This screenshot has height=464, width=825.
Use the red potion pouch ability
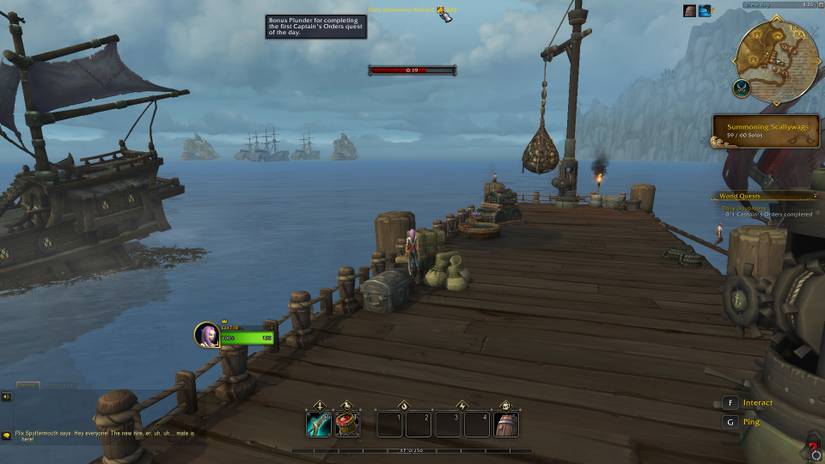tap(347, 424)
